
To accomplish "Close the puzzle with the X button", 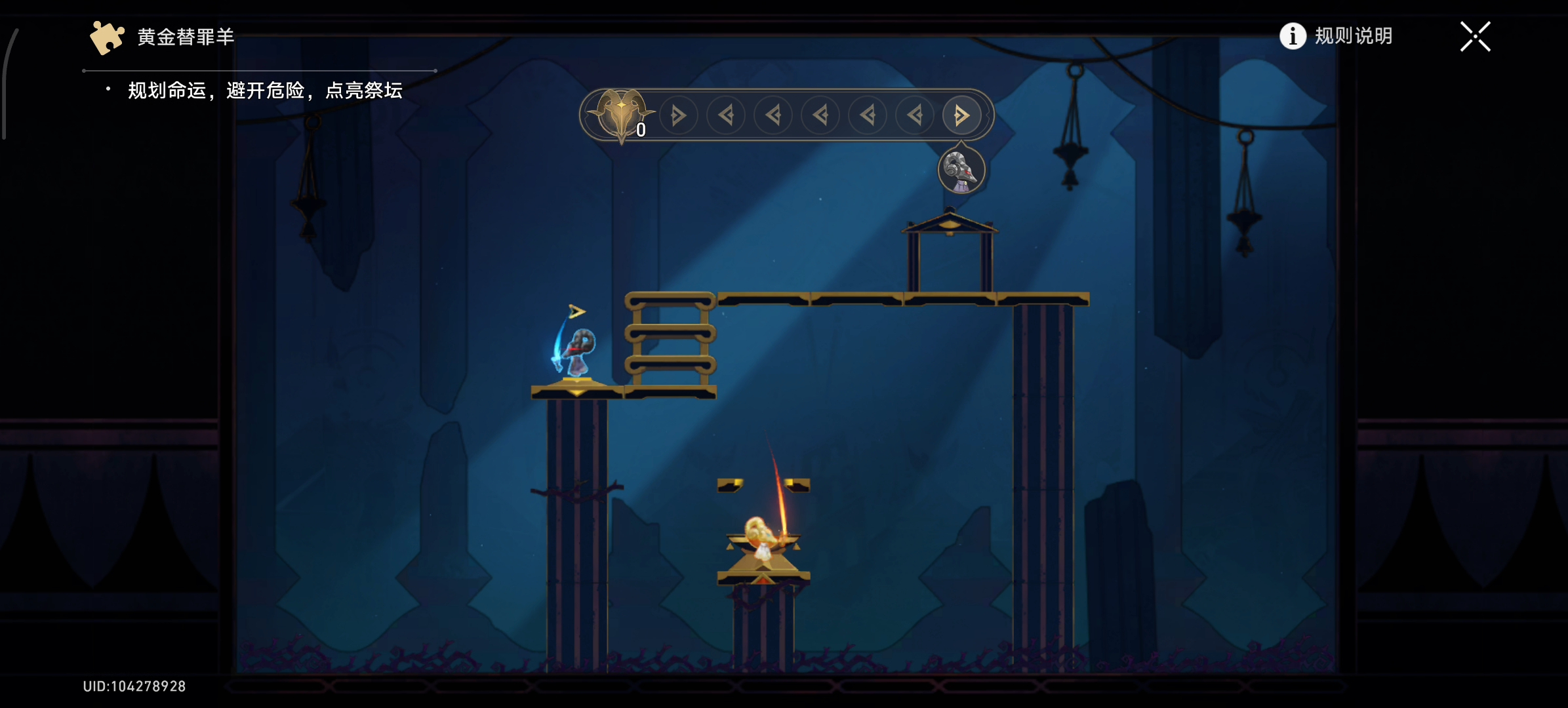I will tap(1475, 37).
